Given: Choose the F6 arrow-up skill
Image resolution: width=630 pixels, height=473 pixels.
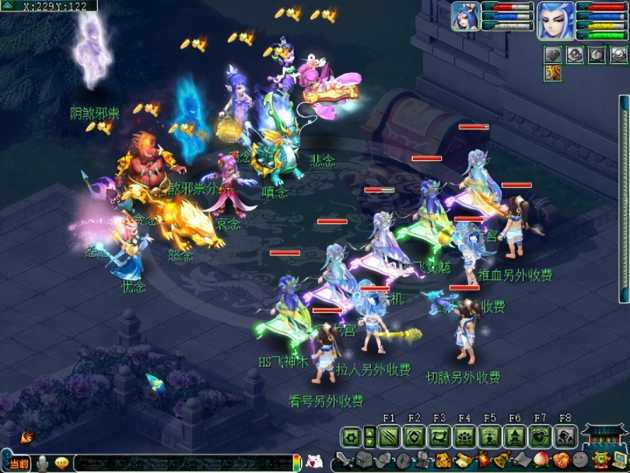Looking at the screenshot, I should point(514,437).
